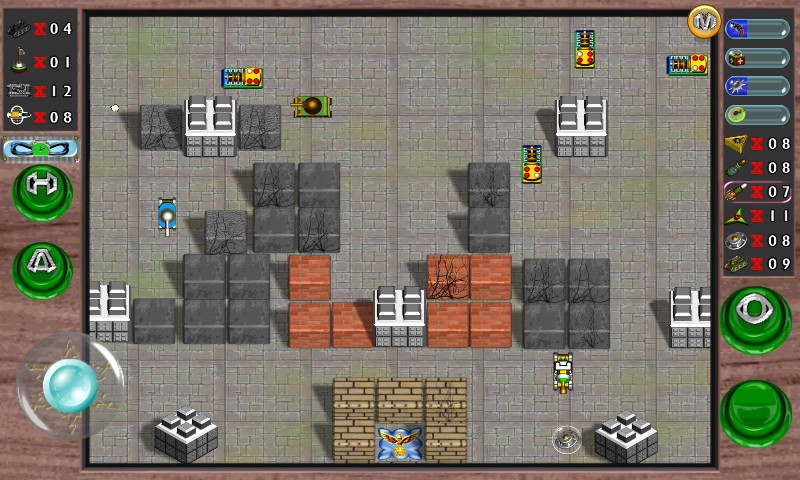This screenshot has height=480, width=800.
Task: Tap the plain green round button
Action: tap(755, 411)
